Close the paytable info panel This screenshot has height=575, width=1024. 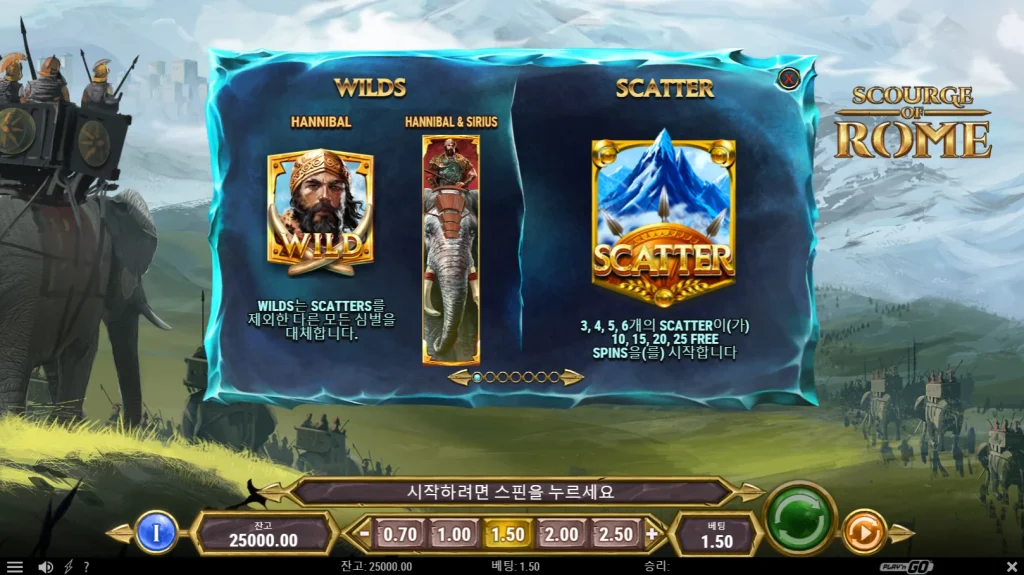coord(789,77)
